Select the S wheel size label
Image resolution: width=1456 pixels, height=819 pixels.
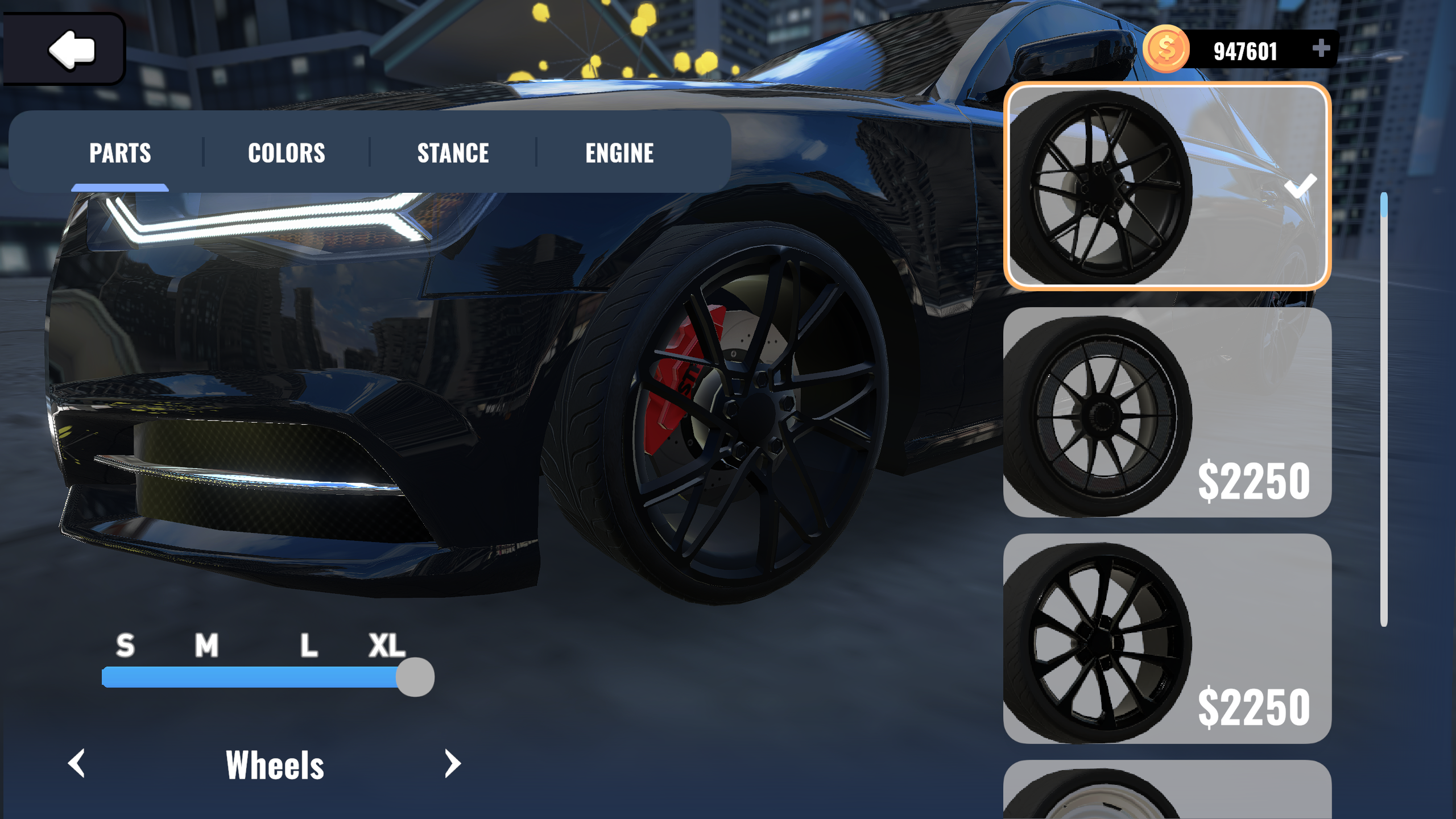pyautogui.click(x=124, y=644)
